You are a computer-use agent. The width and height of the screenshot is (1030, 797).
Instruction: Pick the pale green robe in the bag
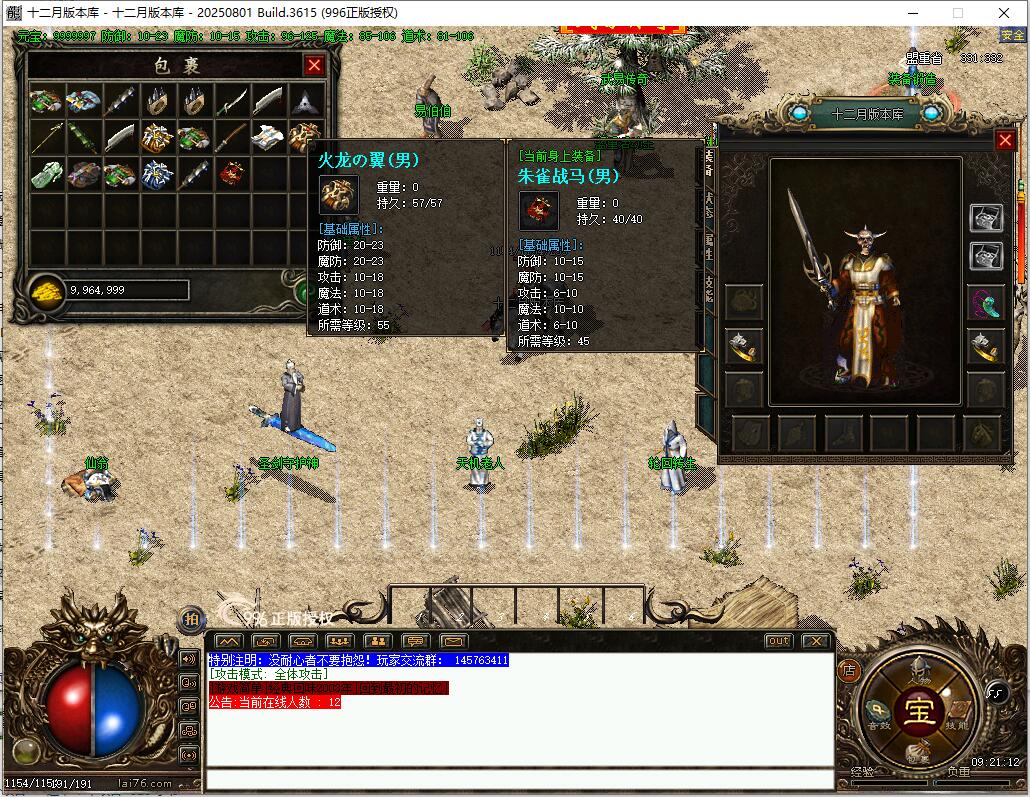[46, 173]
